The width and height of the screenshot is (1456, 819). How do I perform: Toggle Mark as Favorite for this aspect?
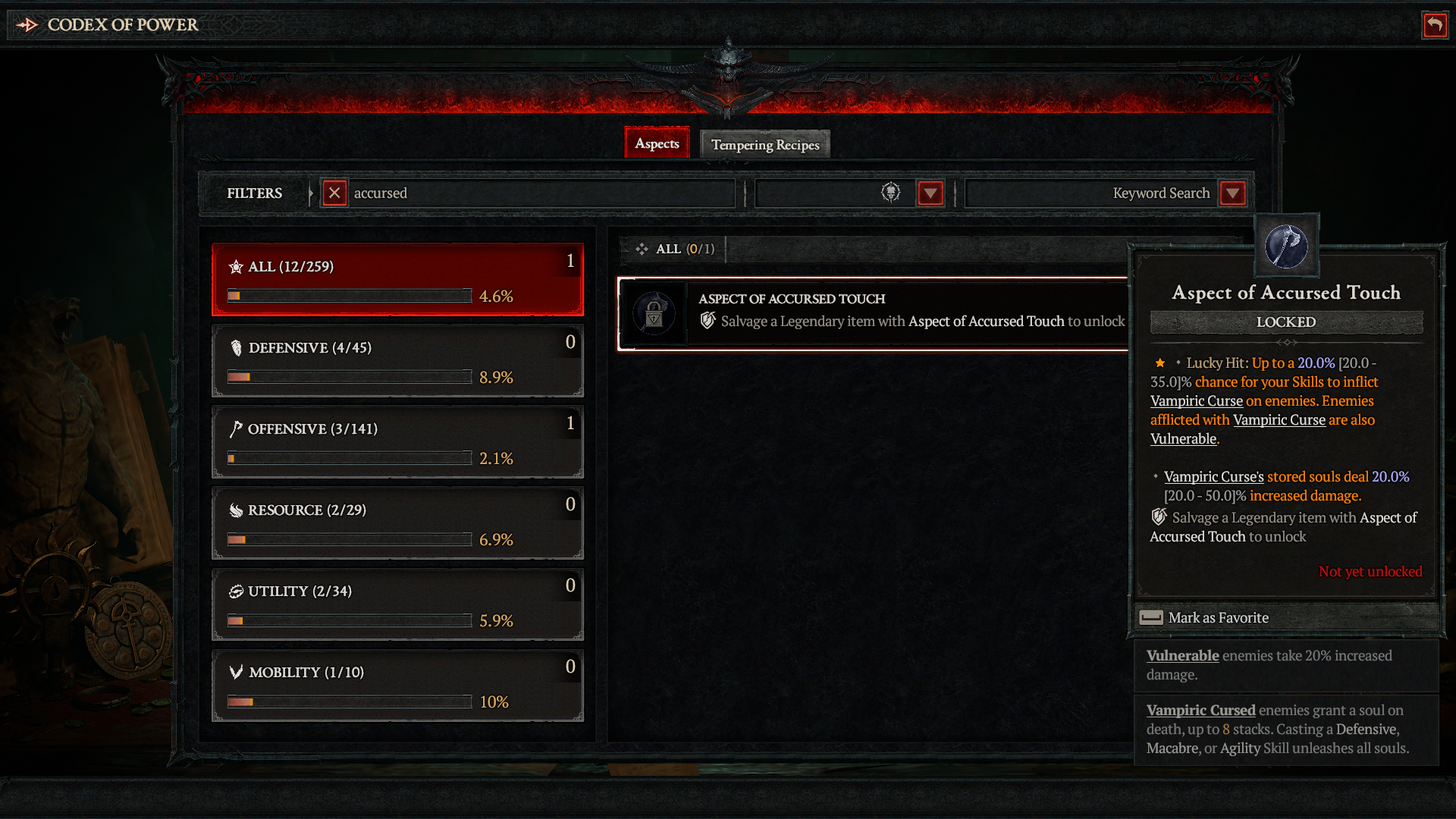1218,617
